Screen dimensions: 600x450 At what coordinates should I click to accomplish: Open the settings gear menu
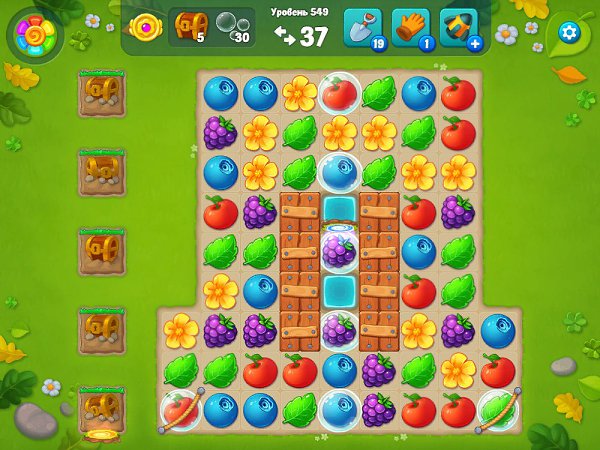pyautogui.click(x=569, y=32)
